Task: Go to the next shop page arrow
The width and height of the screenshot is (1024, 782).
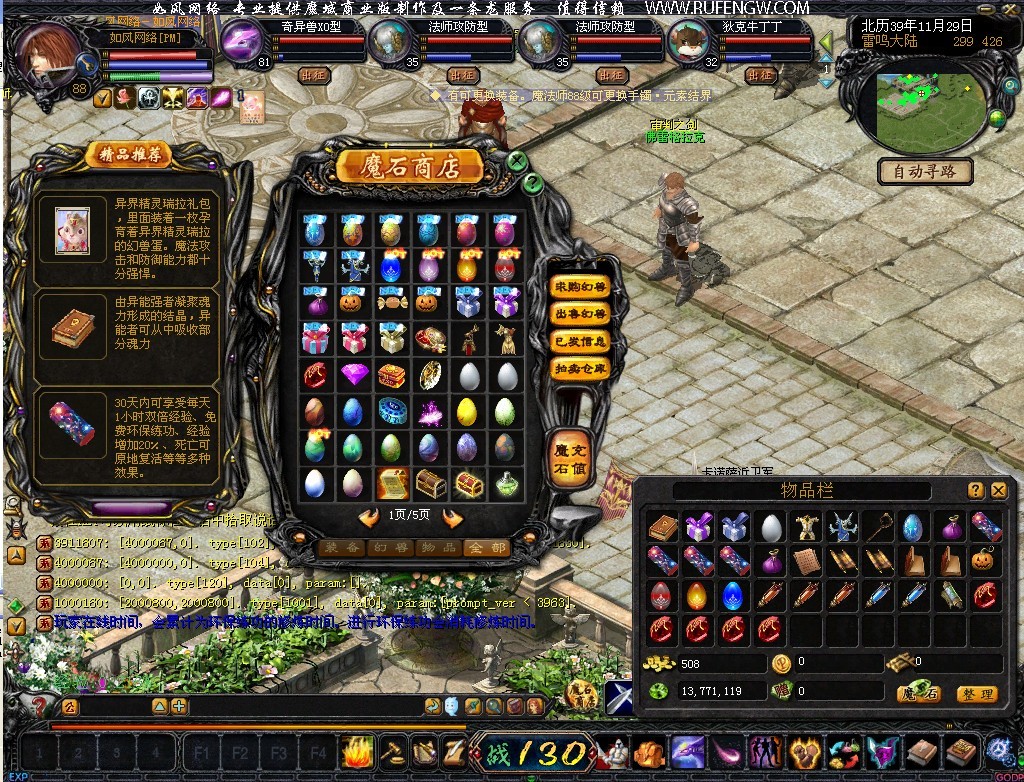Action: point(452,517)
